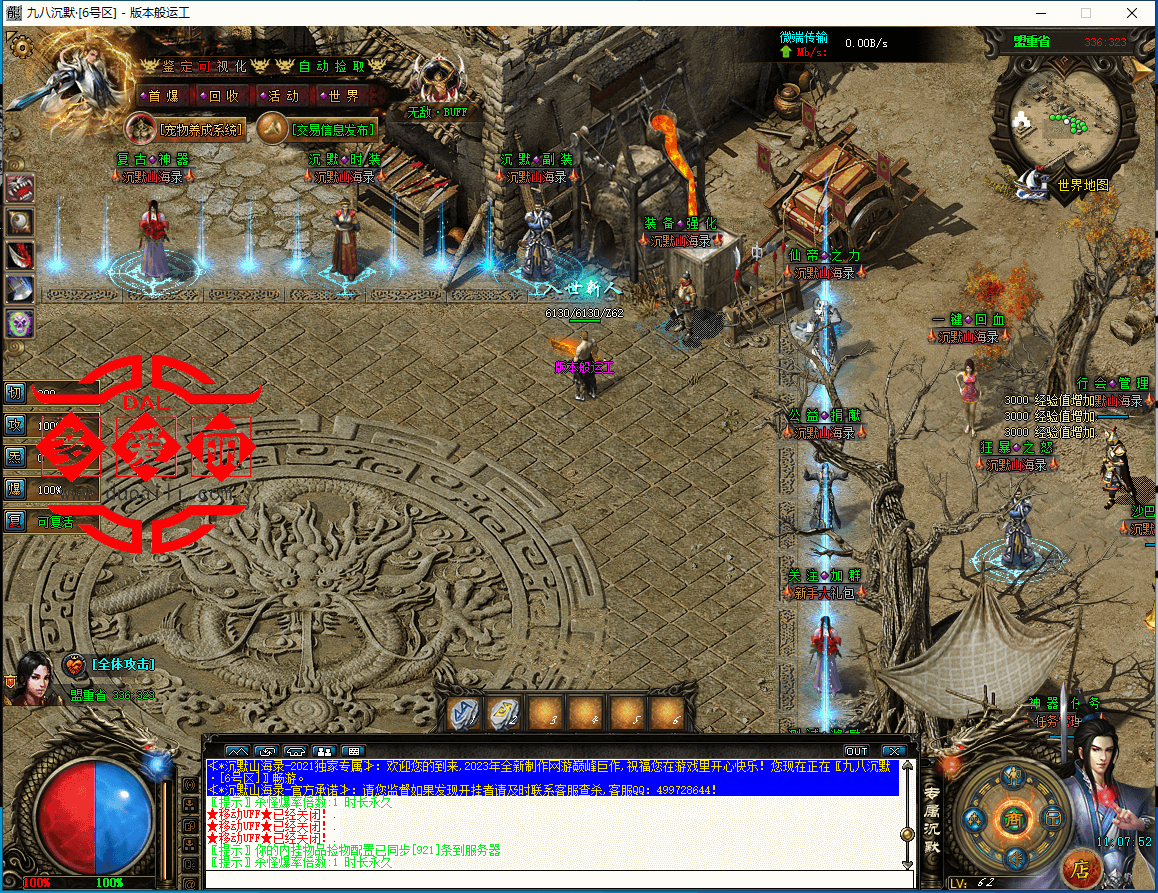Select the green skull skill icon
The width and height of the screenshot is (1158, 893).
click(x=20, y=323)
